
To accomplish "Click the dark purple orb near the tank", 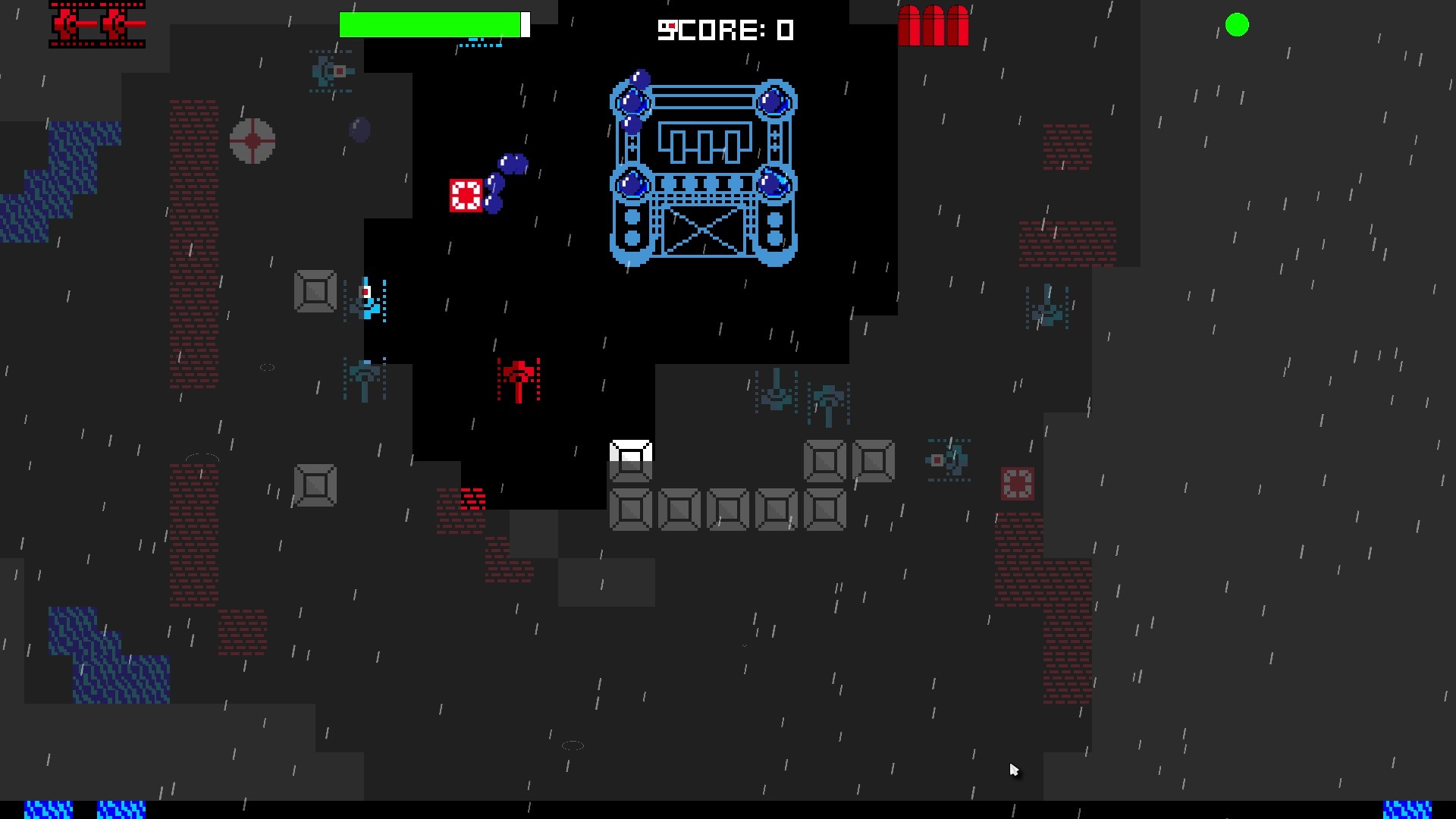I will point(359,130).
